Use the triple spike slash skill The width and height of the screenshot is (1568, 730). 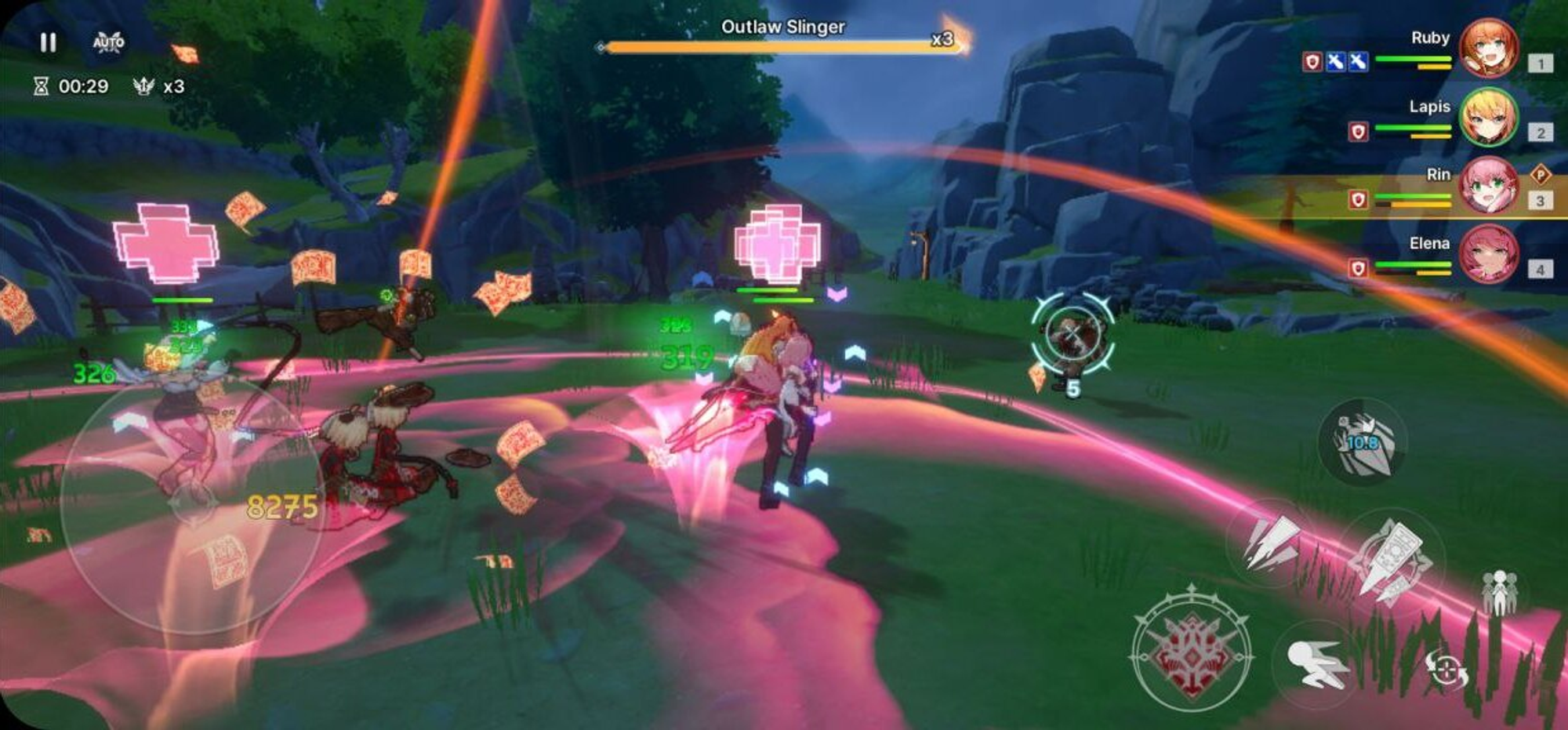click(1270, 542)
